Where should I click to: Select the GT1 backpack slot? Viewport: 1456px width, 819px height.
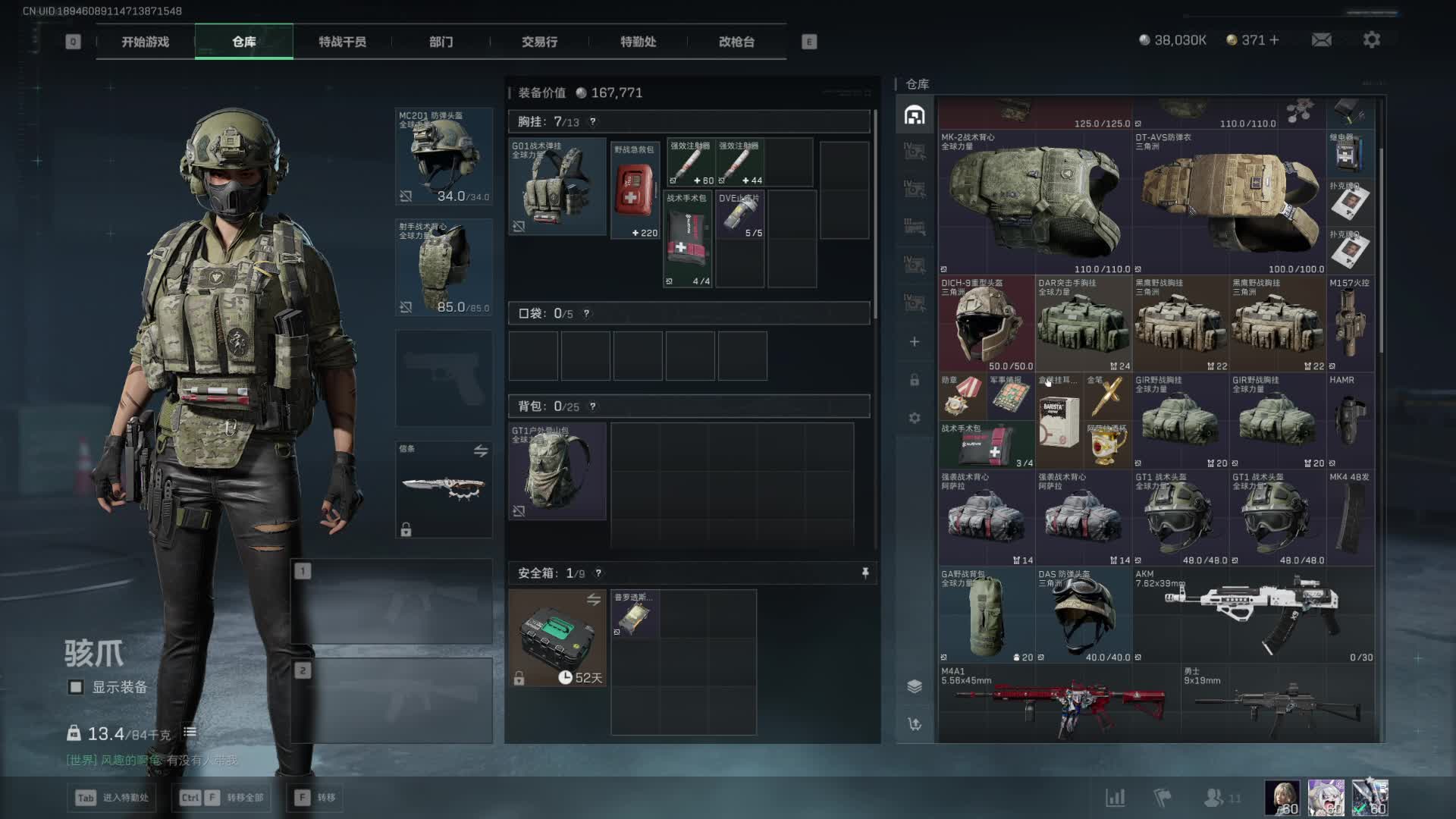557,471
